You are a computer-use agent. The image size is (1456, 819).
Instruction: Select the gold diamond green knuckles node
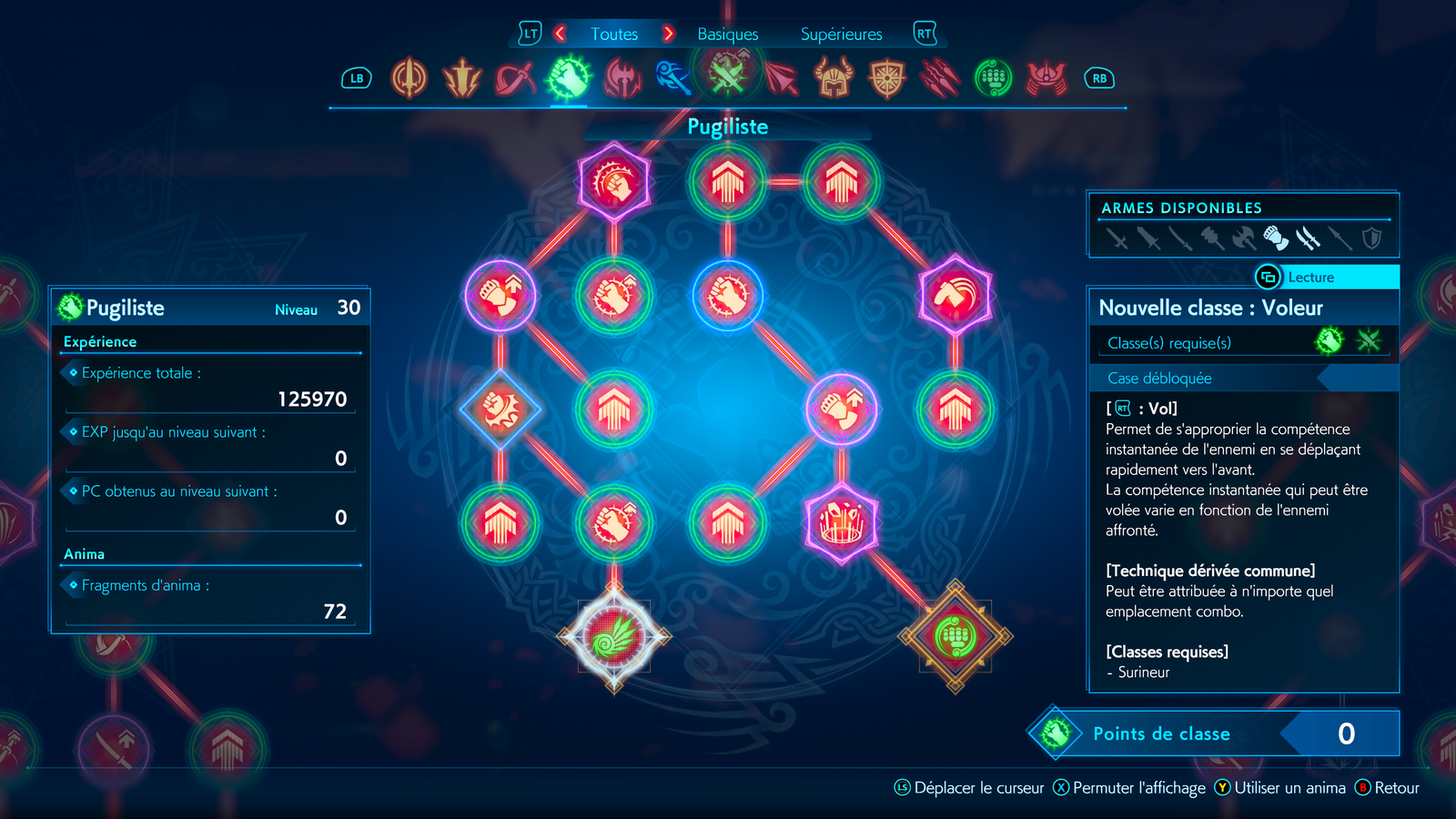(955, 637)
